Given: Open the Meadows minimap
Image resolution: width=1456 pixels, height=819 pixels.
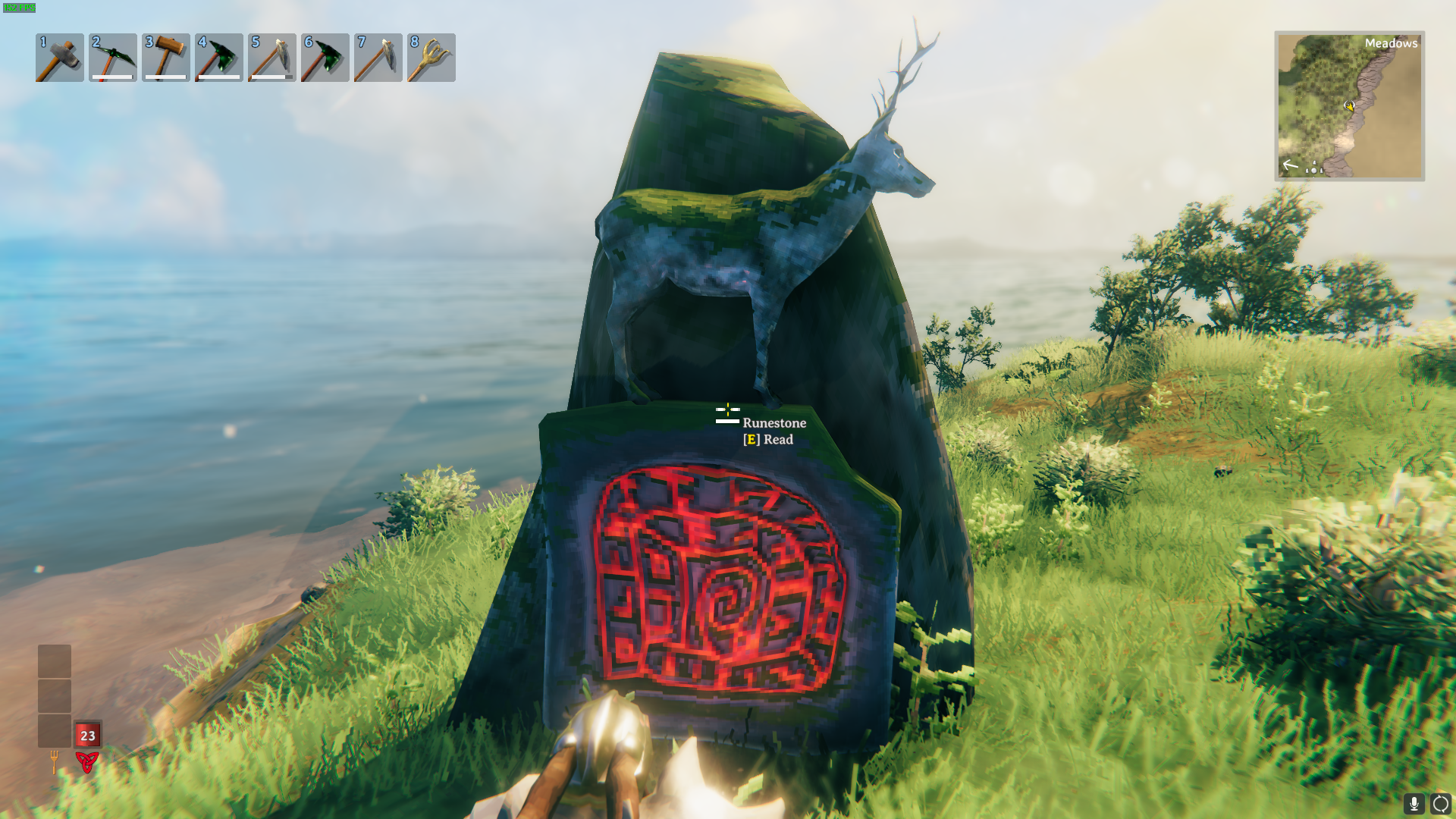Looking at the screenshot, I should pos(1349,106).
